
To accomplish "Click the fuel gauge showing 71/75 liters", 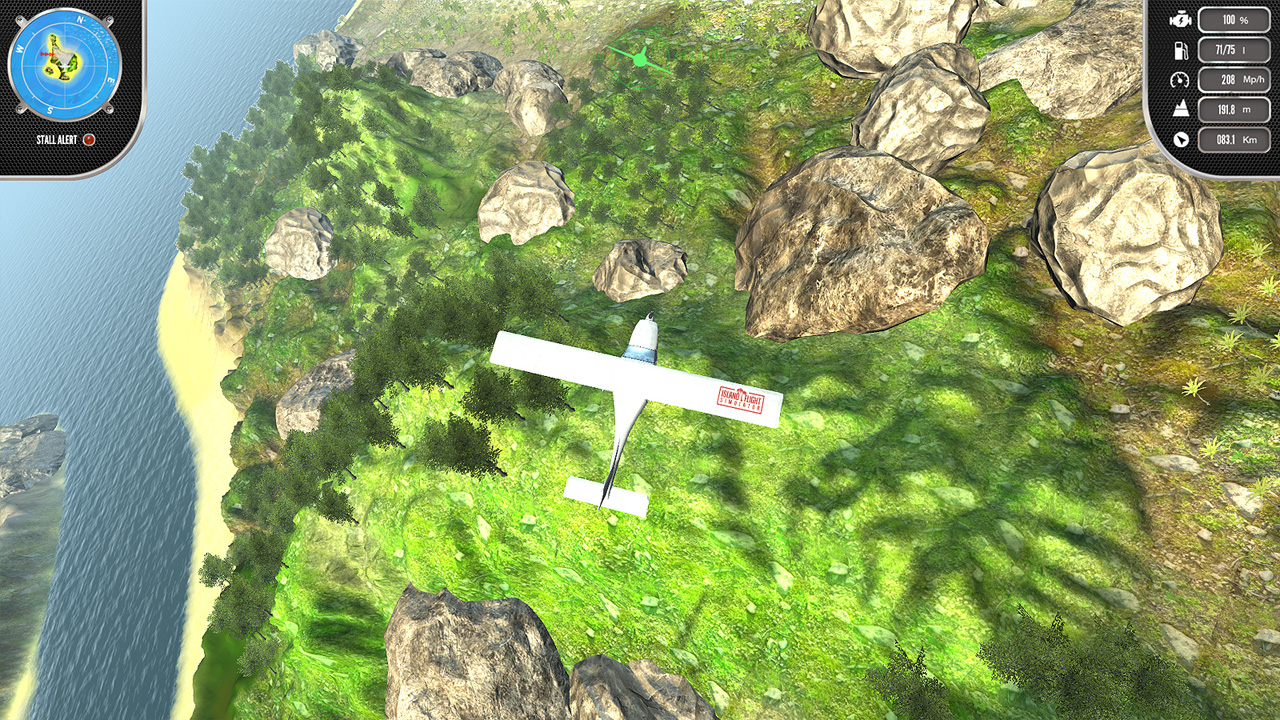I will pyautogui.click(x=1233, y=50).
